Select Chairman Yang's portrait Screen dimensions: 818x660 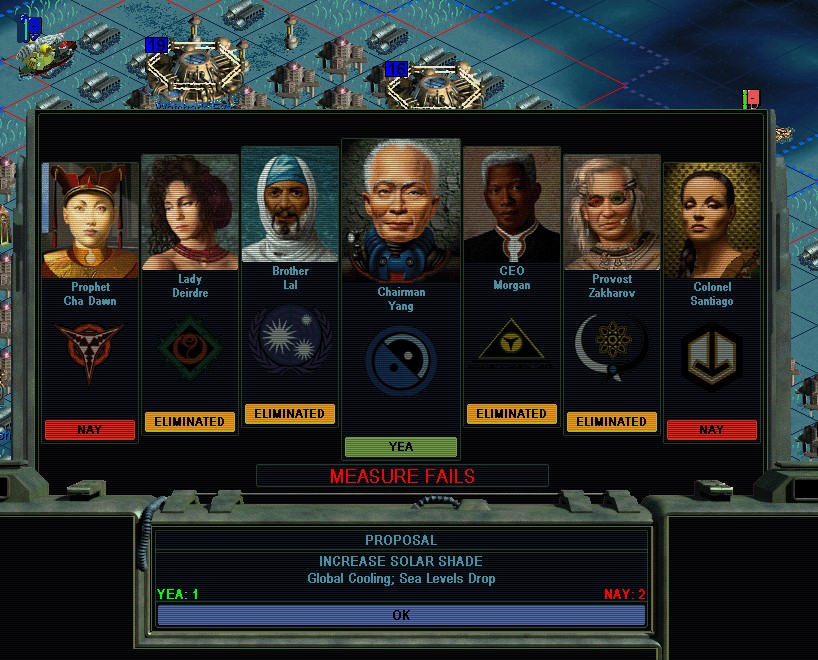(x=400, y=212)
